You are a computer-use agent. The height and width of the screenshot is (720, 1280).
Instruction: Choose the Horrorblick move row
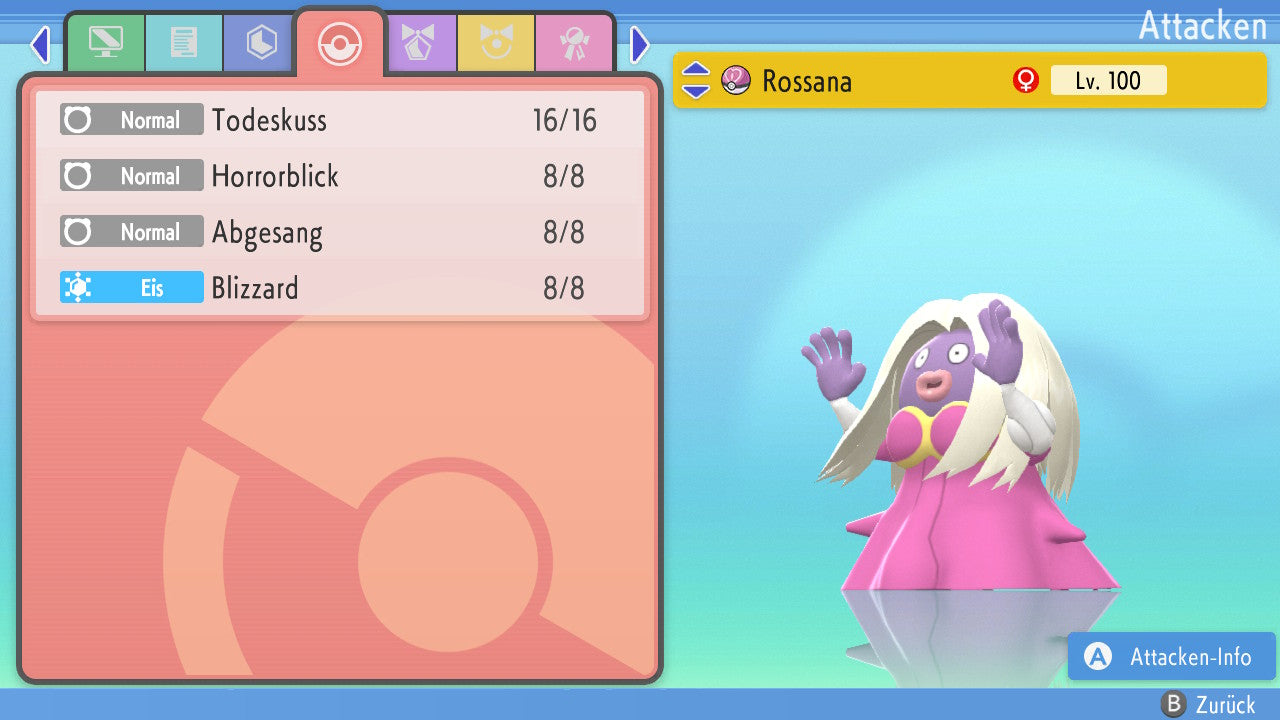(340, 176)
